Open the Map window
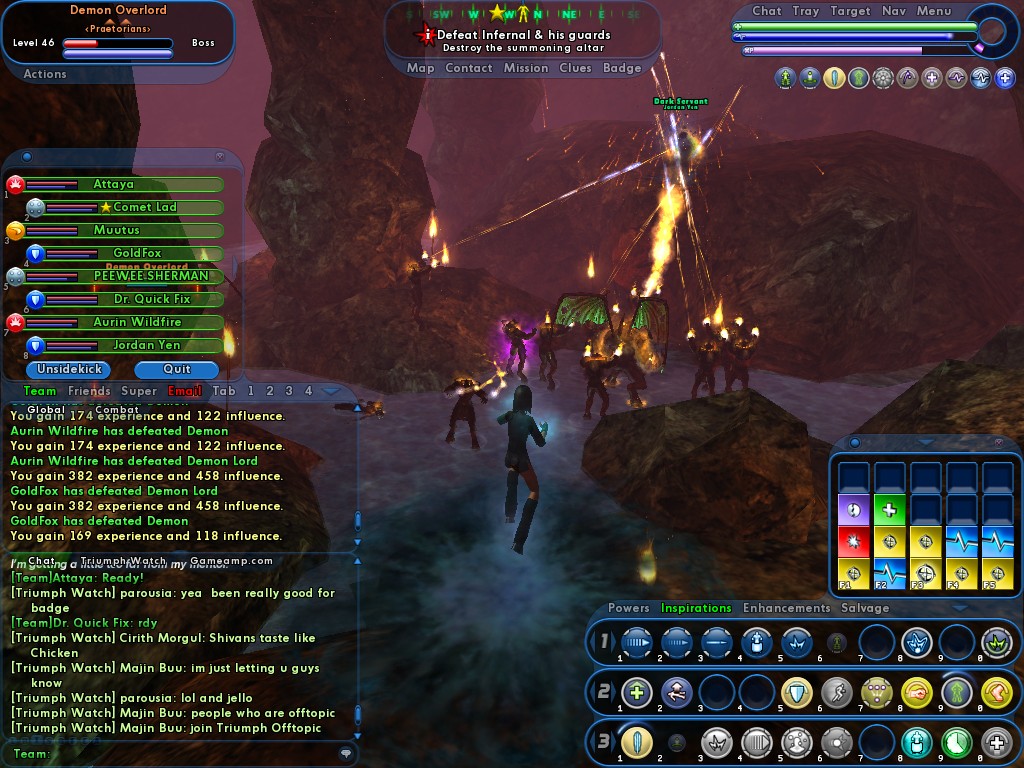Screen dimensions: 1024x768 [x=421, y=68]
